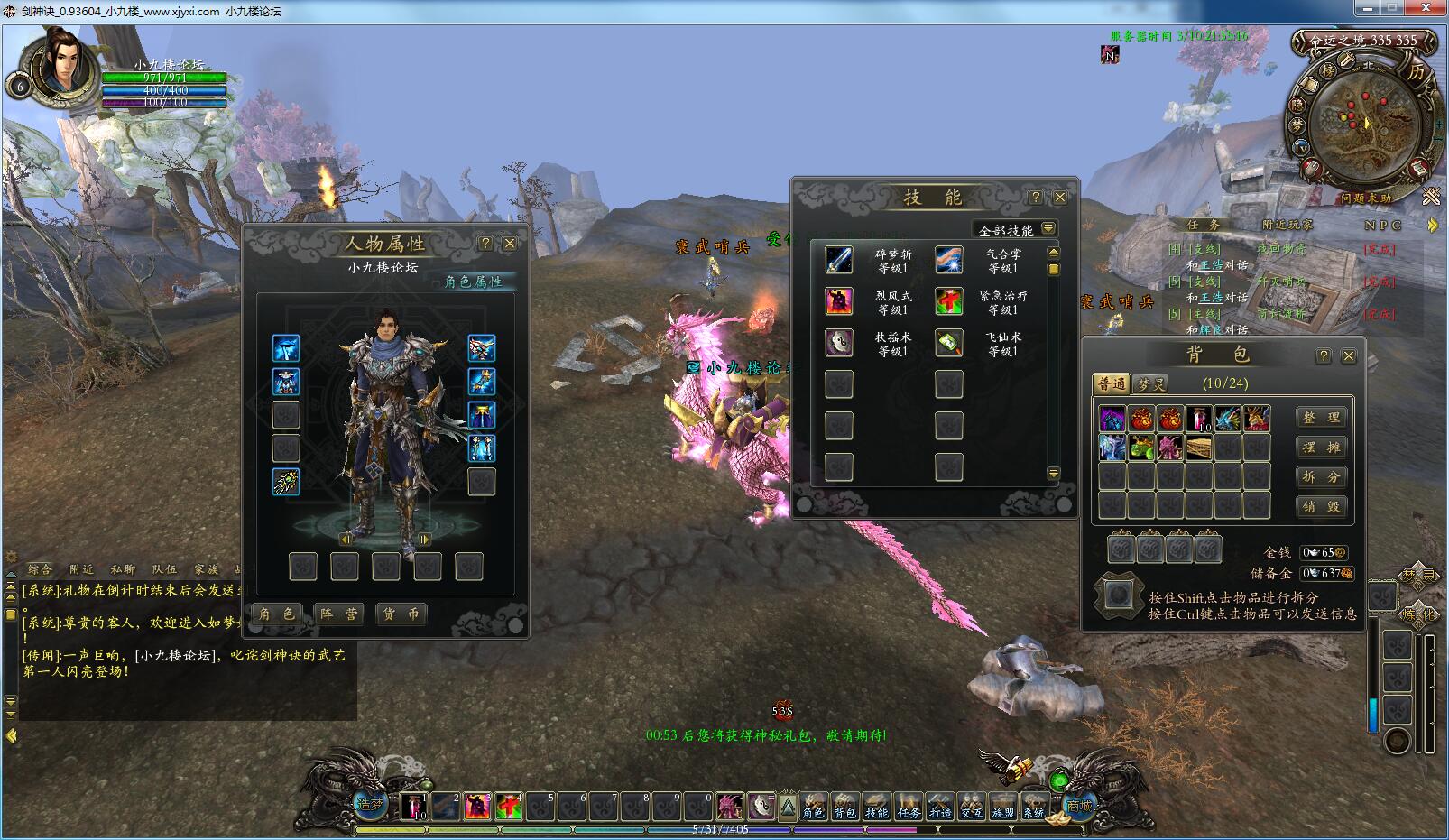The image size is (1449, 840).
Task: Click the 销毁 destroy button
Action: (1321, 507)
